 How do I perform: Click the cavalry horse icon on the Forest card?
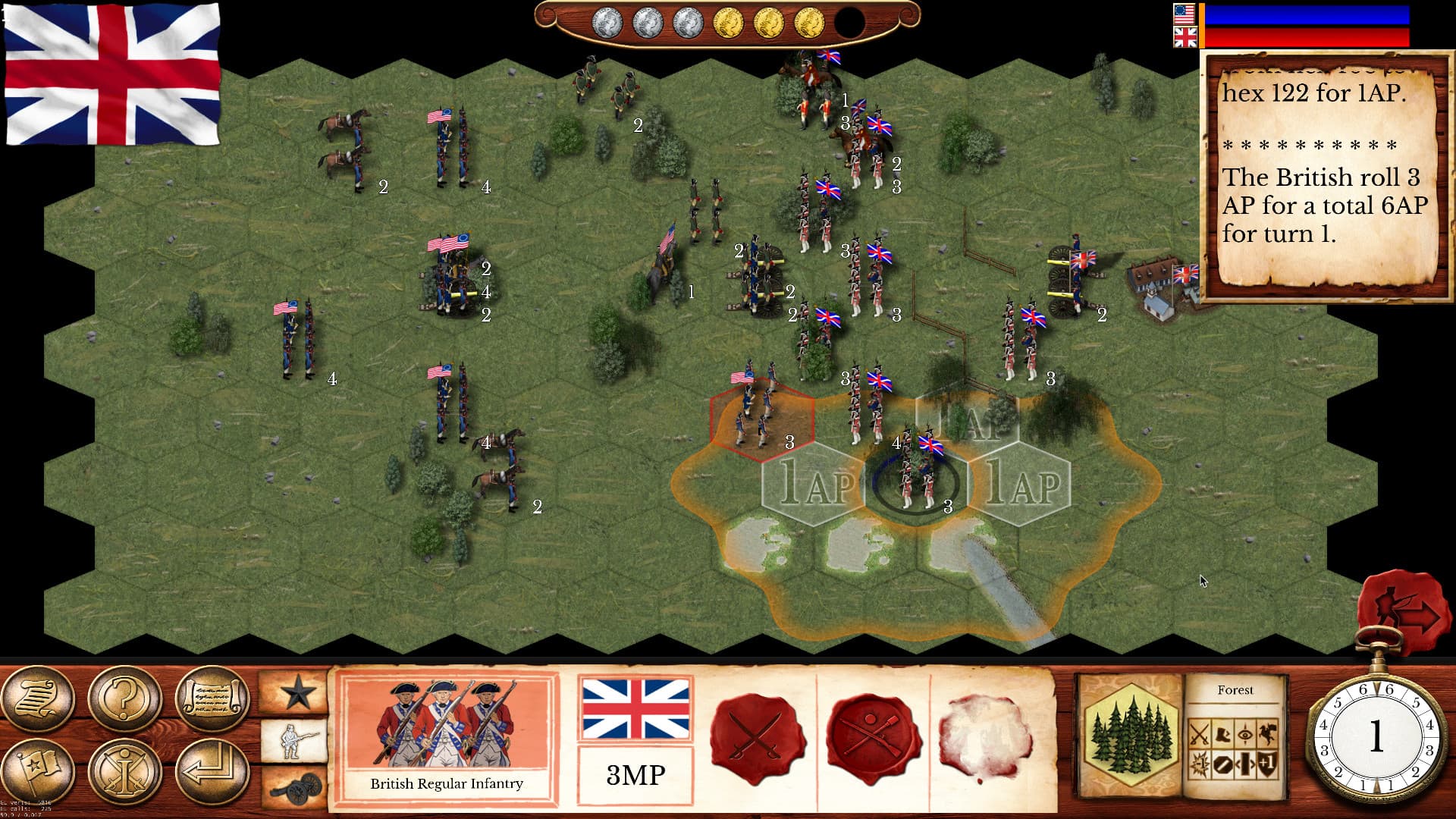1267,733
